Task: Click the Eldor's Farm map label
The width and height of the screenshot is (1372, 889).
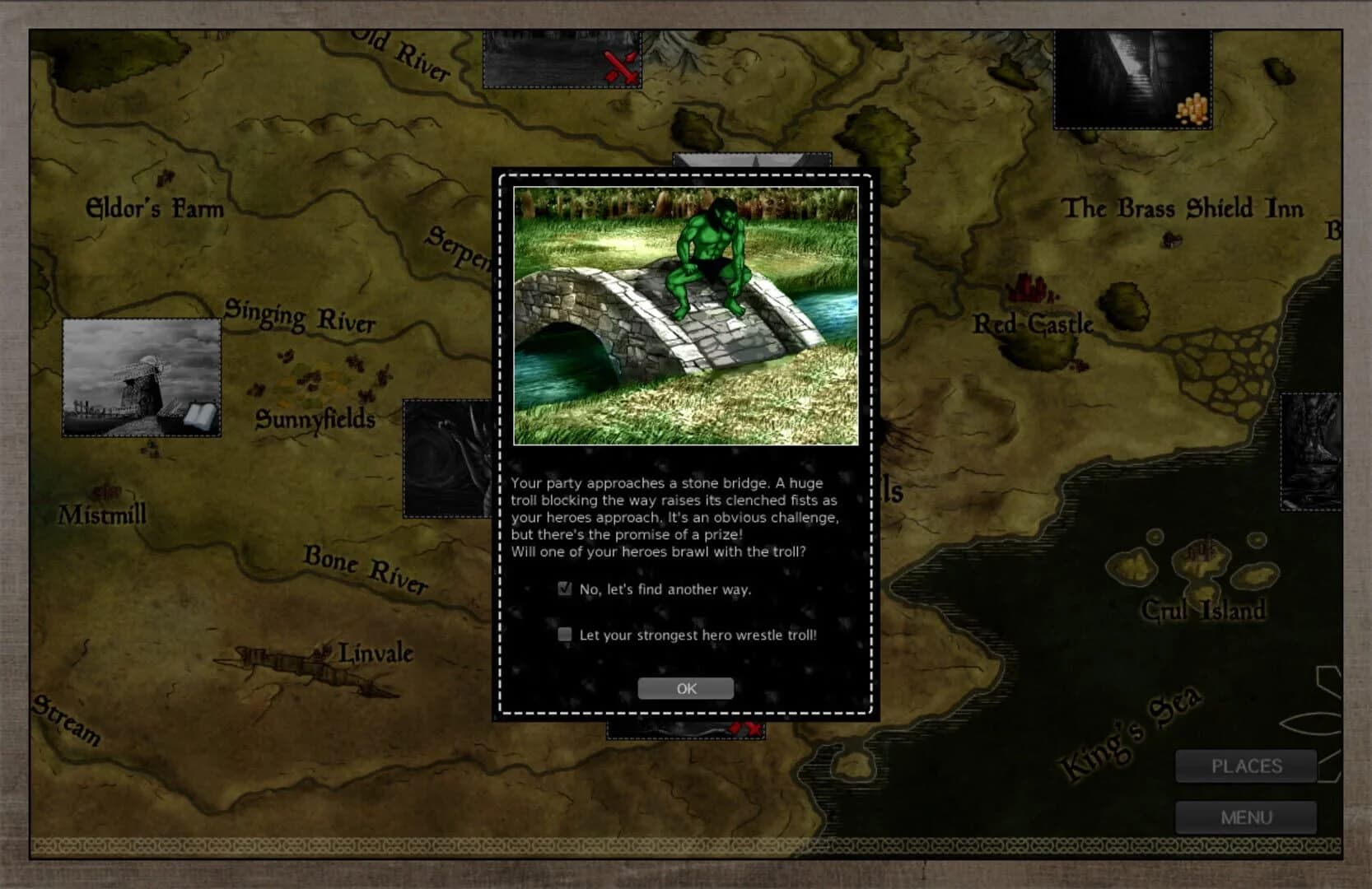Action: pyautogui.click(x=153, y=209)
